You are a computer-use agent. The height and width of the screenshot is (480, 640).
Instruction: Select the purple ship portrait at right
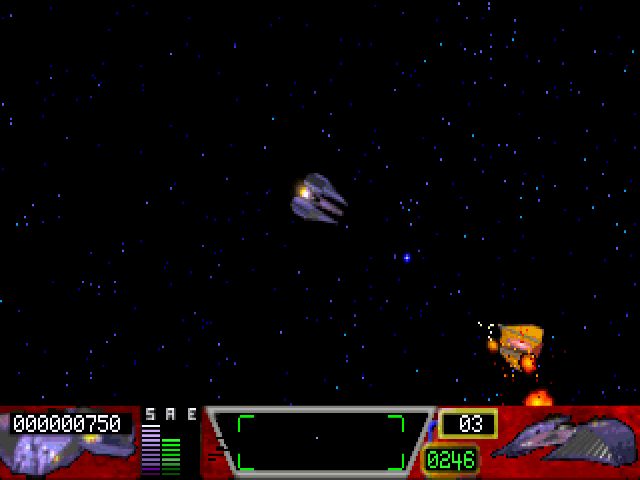click(x=567, y=441)
